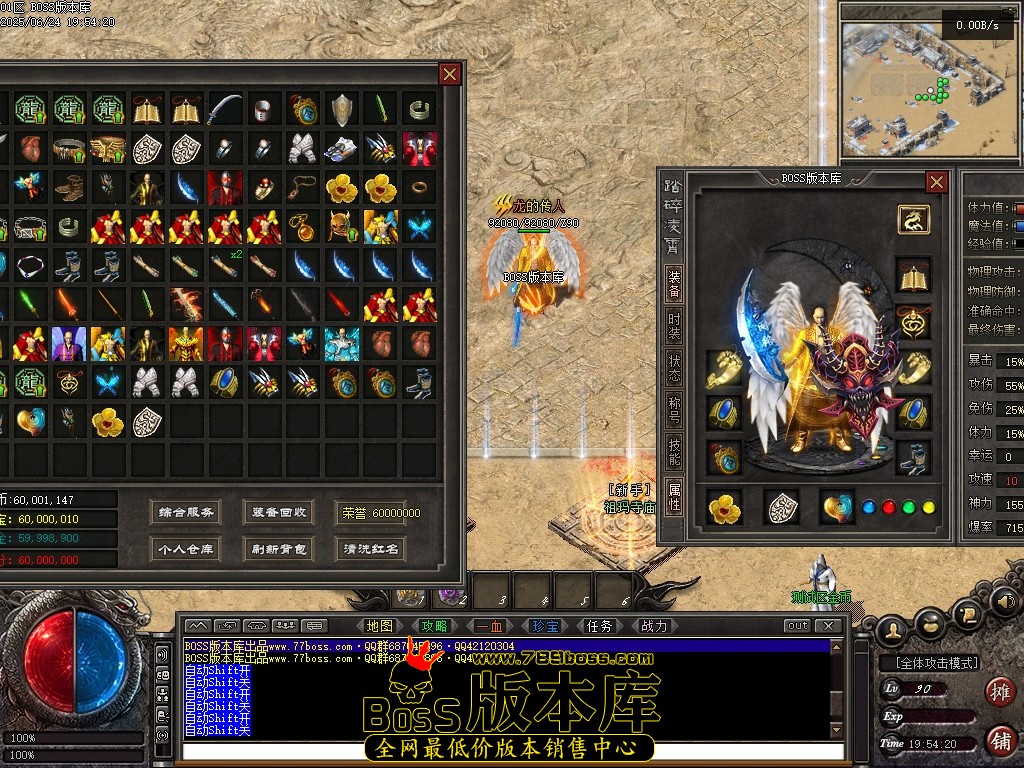Open the 攻略 guide menu
1024x768 pixels.
point(434,626)
